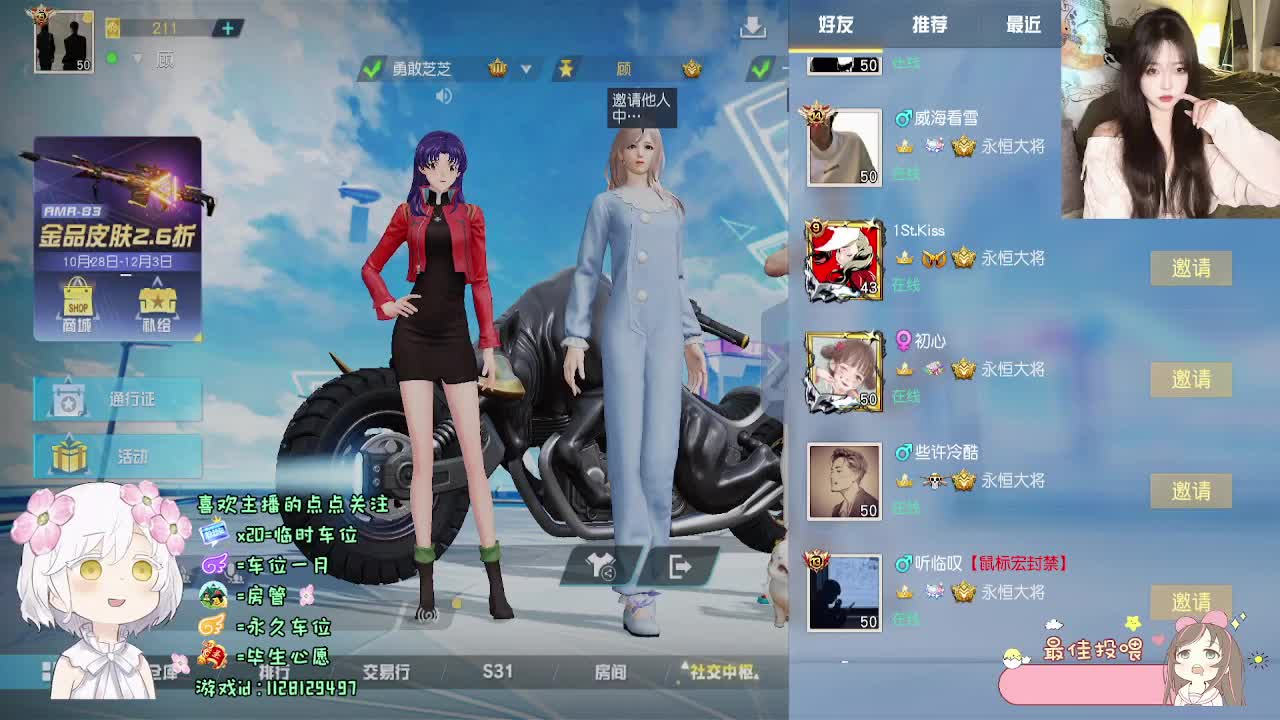
Task: Invite 初心 with the 邀请 button
Action: (1192, 380)
